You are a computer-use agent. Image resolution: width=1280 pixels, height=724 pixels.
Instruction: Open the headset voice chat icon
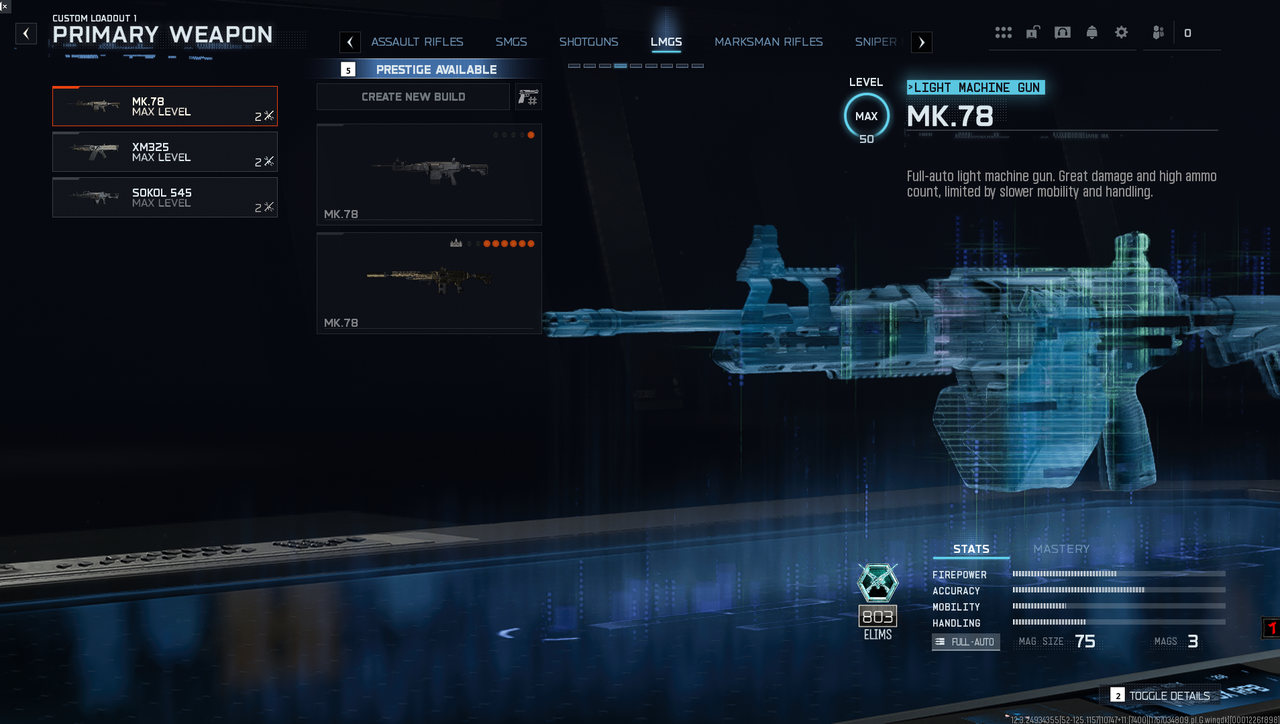click(1062, 33)
